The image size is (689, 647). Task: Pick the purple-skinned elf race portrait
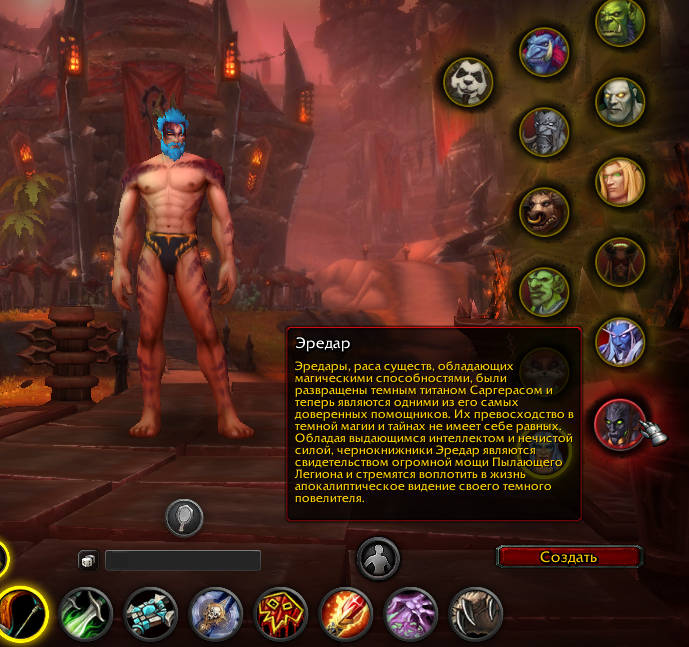[620, 342]
